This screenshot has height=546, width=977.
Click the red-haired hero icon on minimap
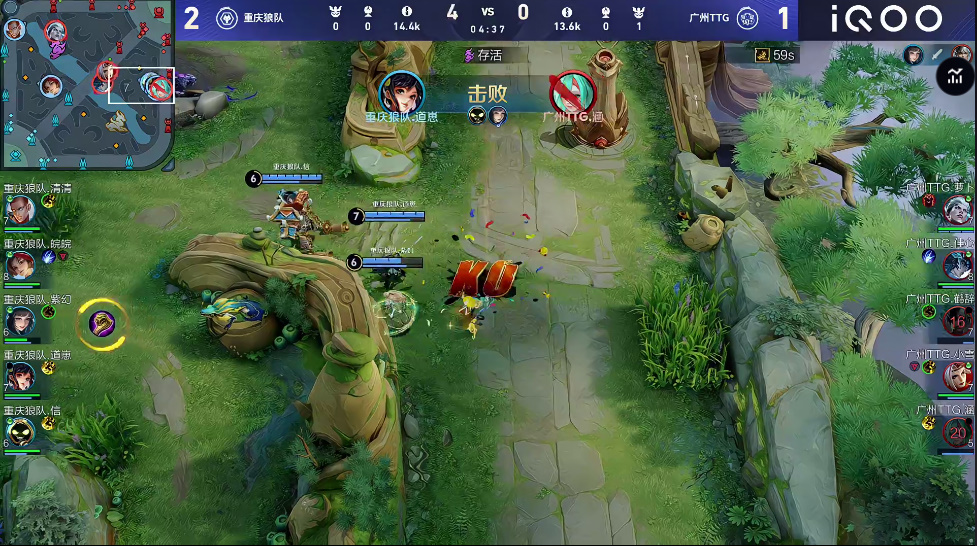coord(50,86)
